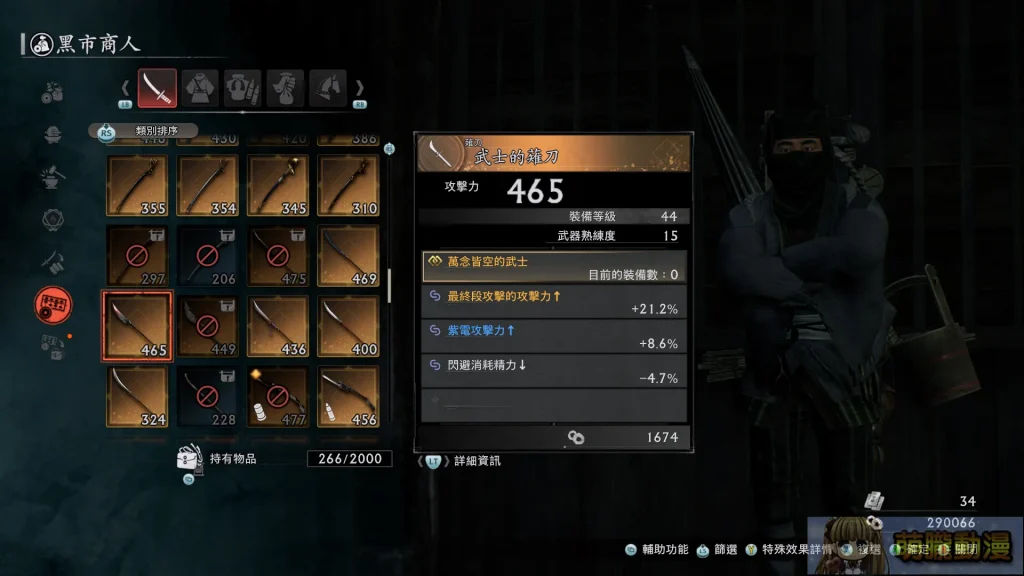Select the glaive slot showing 436
Image resolution: width=1024 pixels, height=576 pixels.
pos(277,325)
